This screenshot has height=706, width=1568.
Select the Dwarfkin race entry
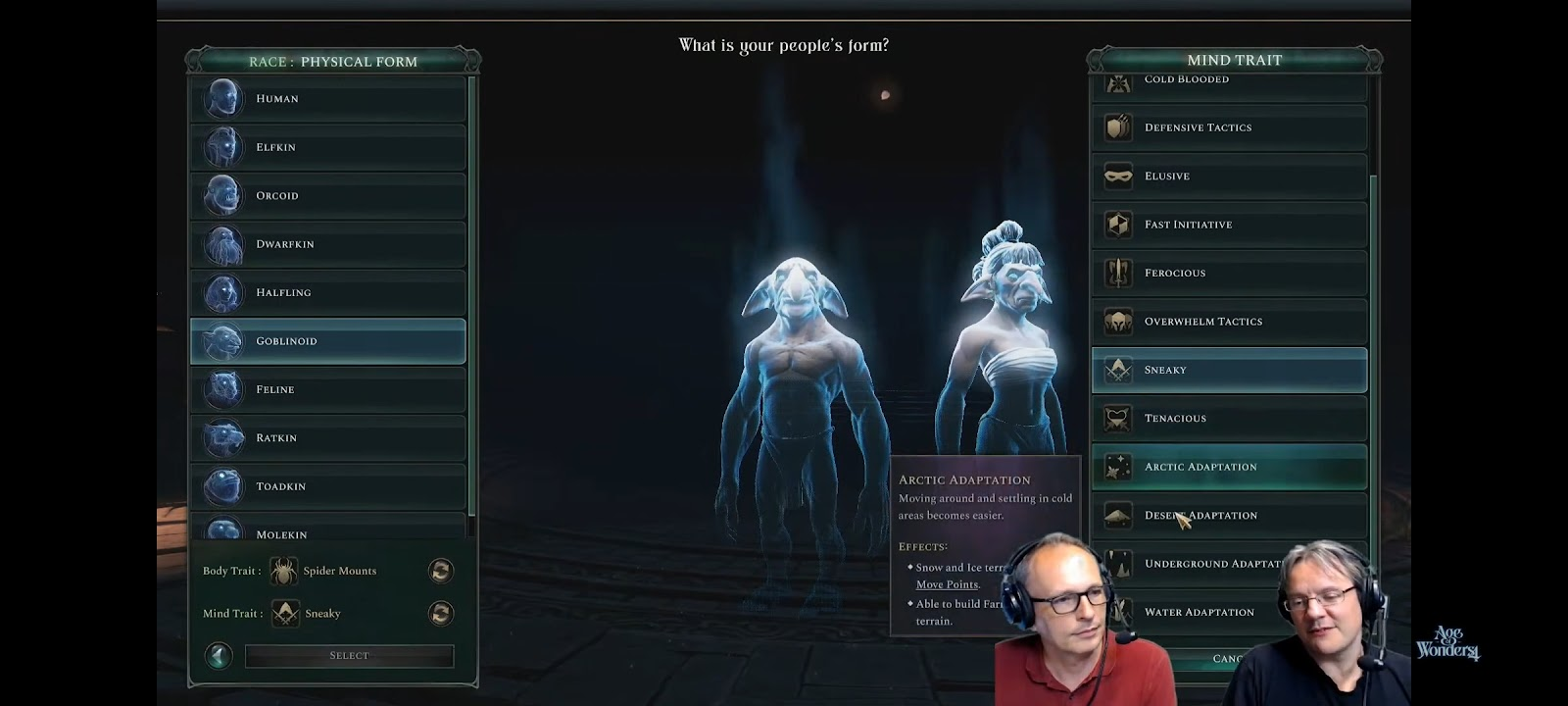pyautogui.click(x=327, y=244)
